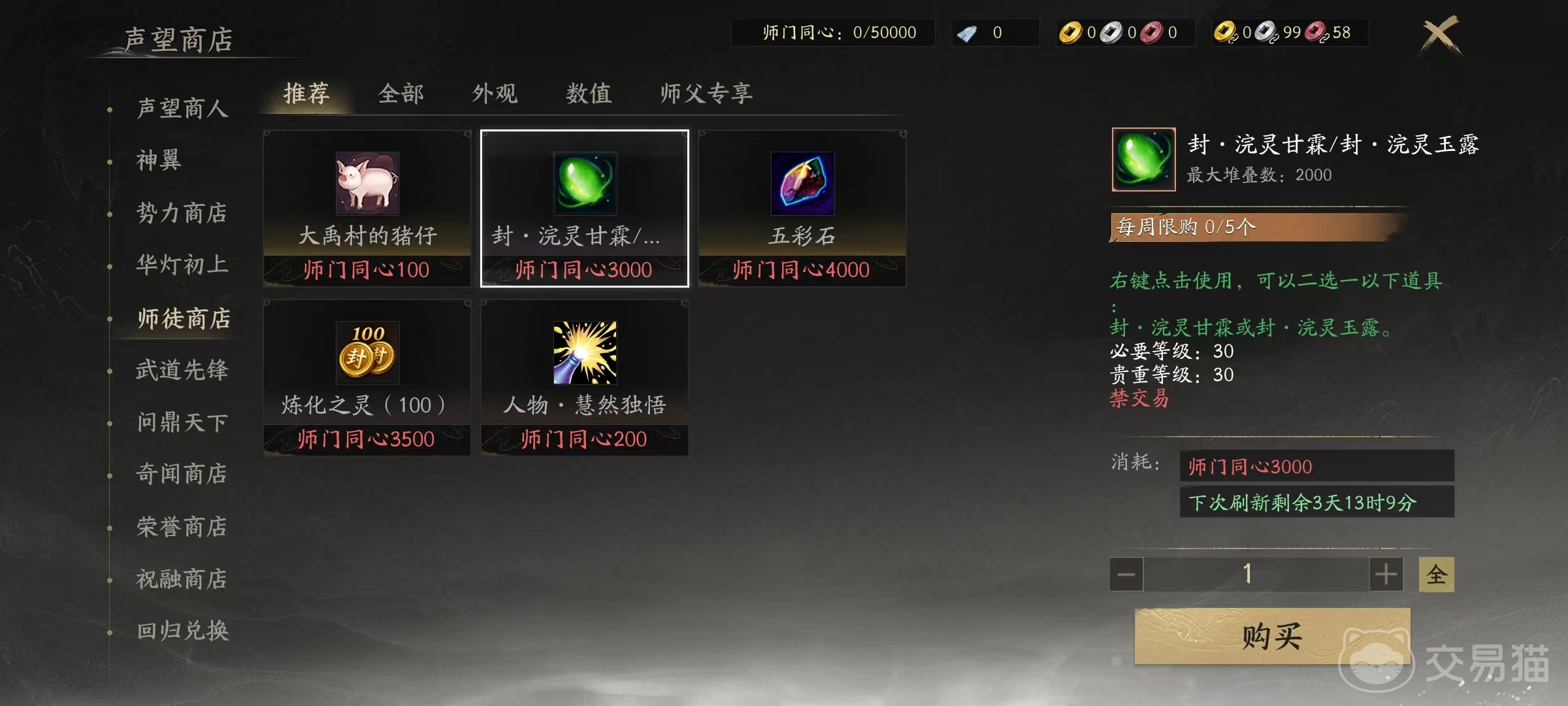Viewport: 1568px width, 706px height.
Task: Expand quantity with the plus stepper
Action: point(1385,574)
